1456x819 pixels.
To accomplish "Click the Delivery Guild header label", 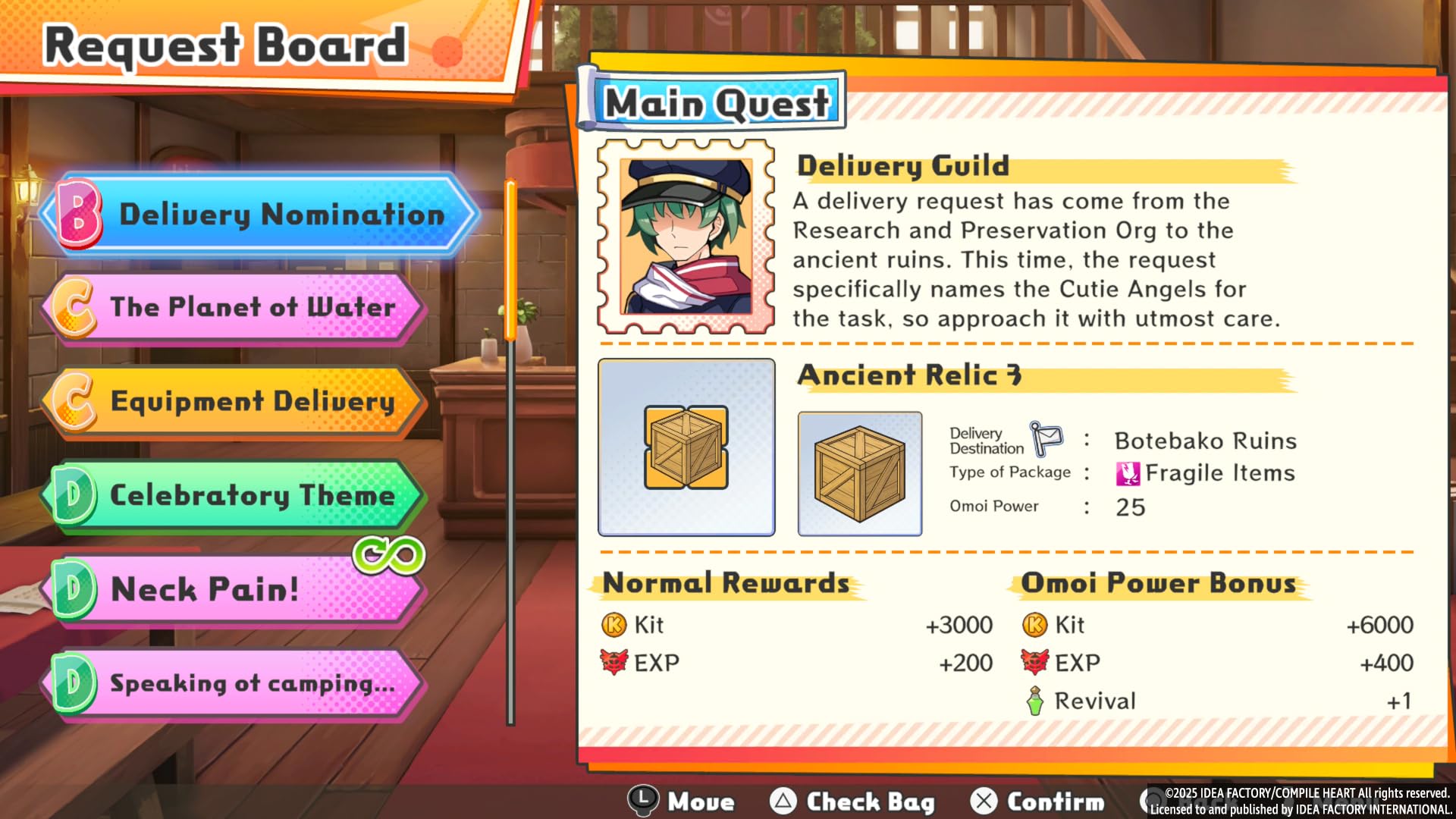I will coord(902,165).
